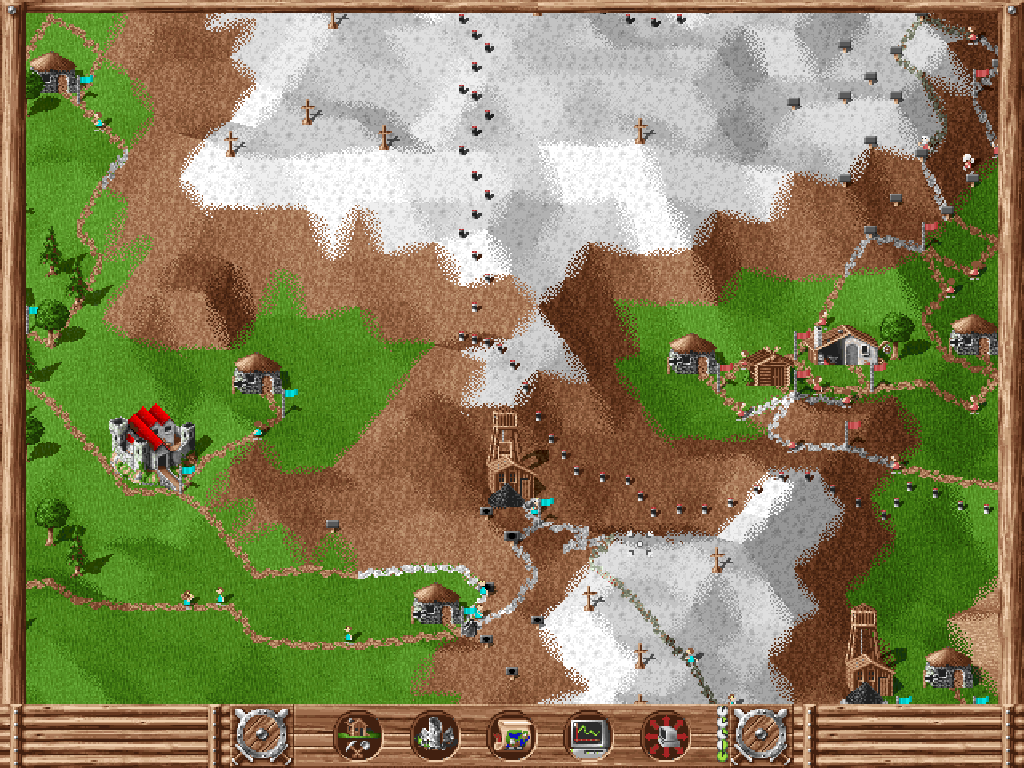Open the map scroll overview
Viewport: 1024px width, 768px height.
511,736
